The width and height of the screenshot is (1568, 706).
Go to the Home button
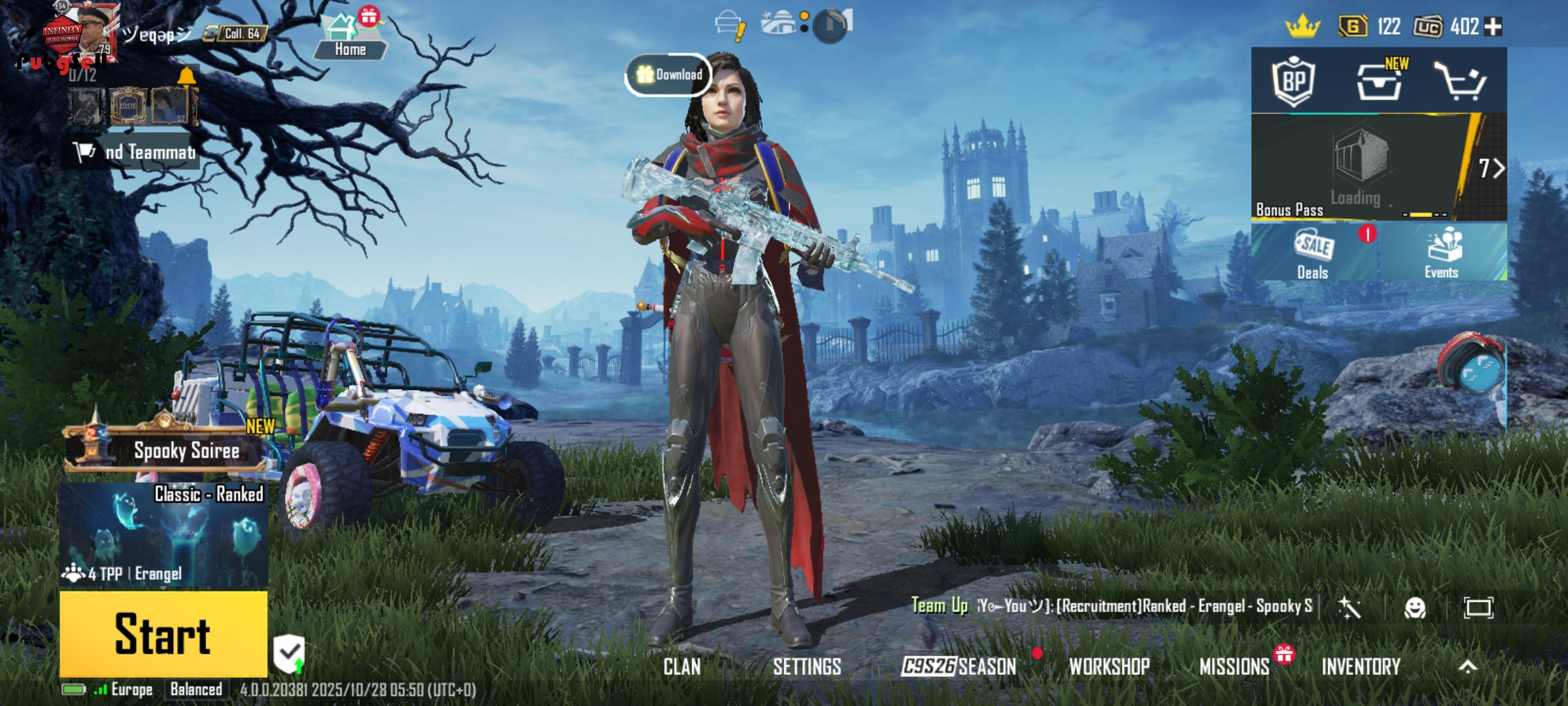350,39
